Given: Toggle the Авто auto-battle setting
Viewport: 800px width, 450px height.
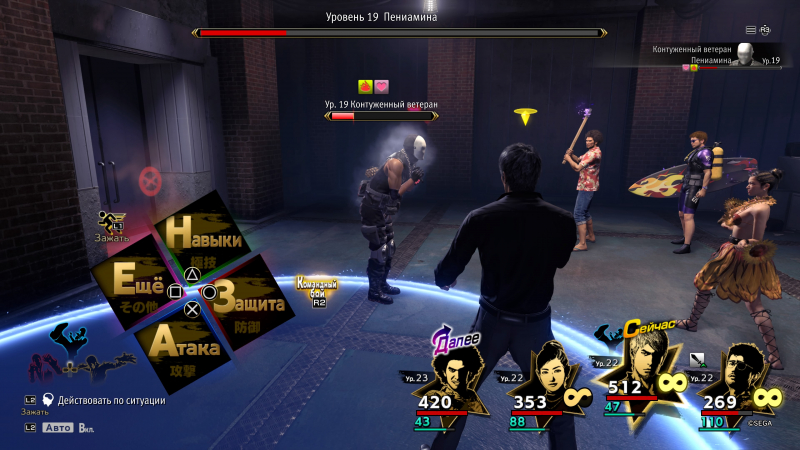Looking at the screenshot, I should (59, 426).
